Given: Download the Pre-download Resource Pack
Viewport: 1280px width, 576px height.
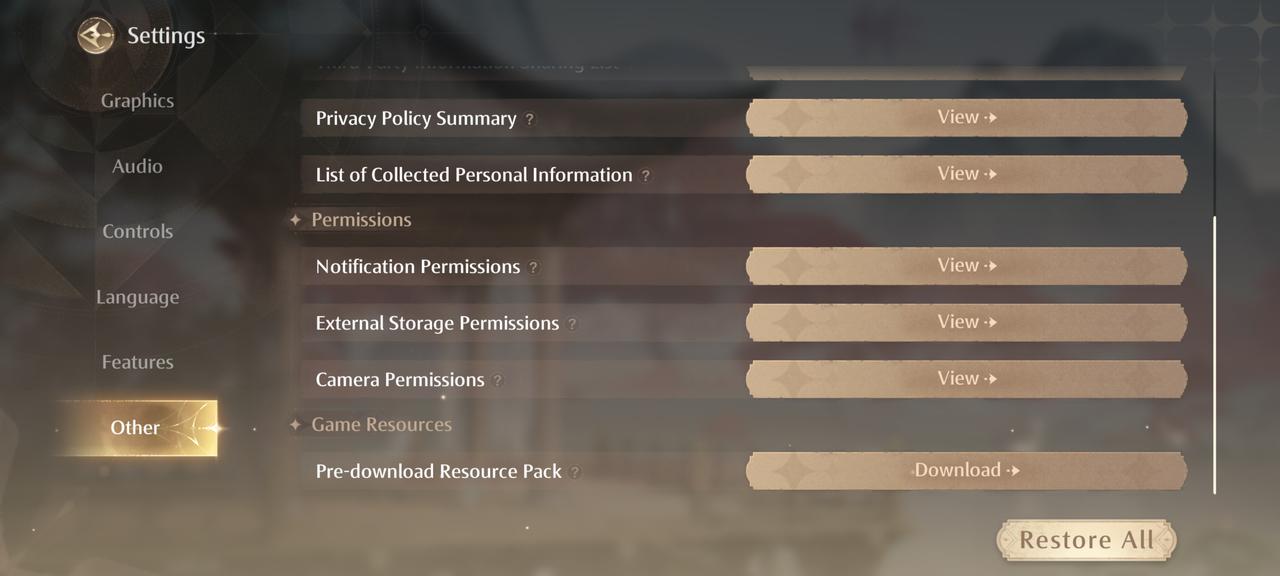Looking at the screenshot, I should coord(966,471).
